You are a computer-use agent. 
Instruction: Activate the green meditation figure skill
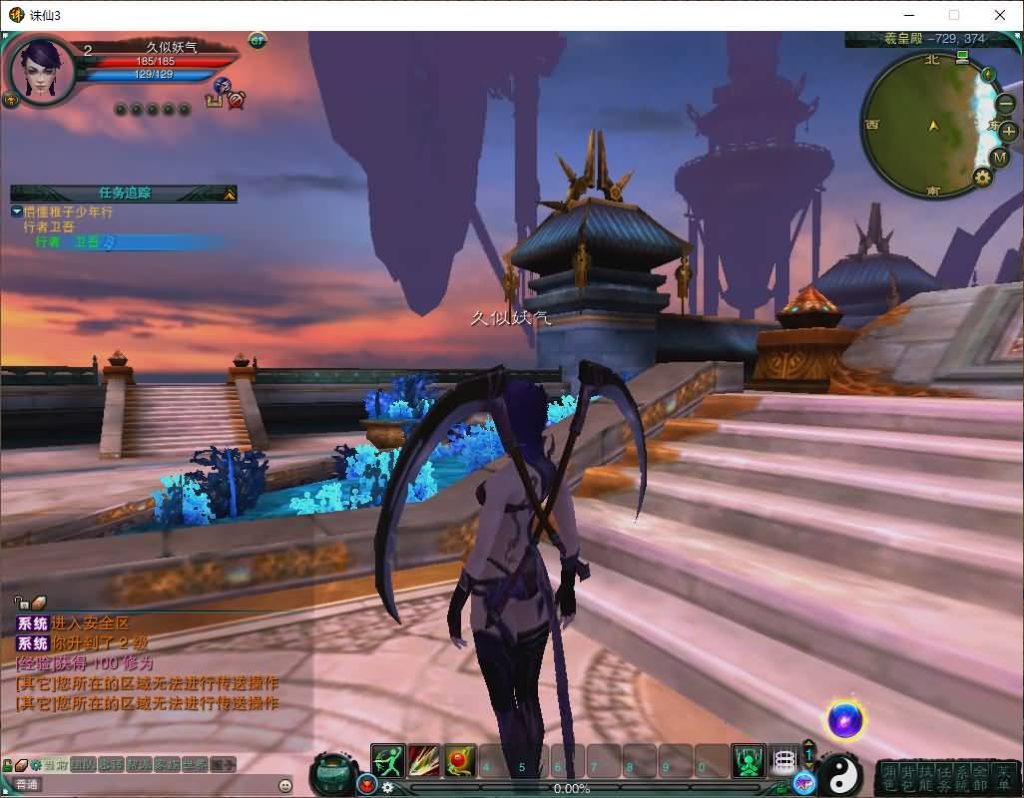point(747,761)
